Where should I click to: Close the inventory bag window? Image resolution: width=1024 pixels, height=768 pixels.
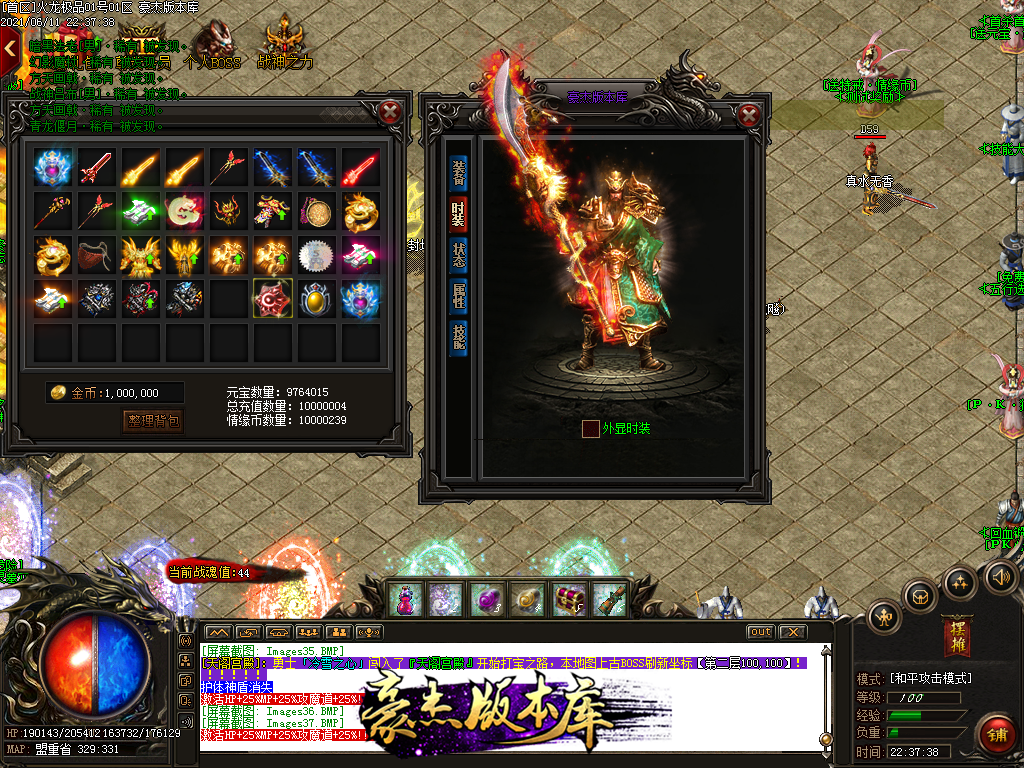pos(391,111)
